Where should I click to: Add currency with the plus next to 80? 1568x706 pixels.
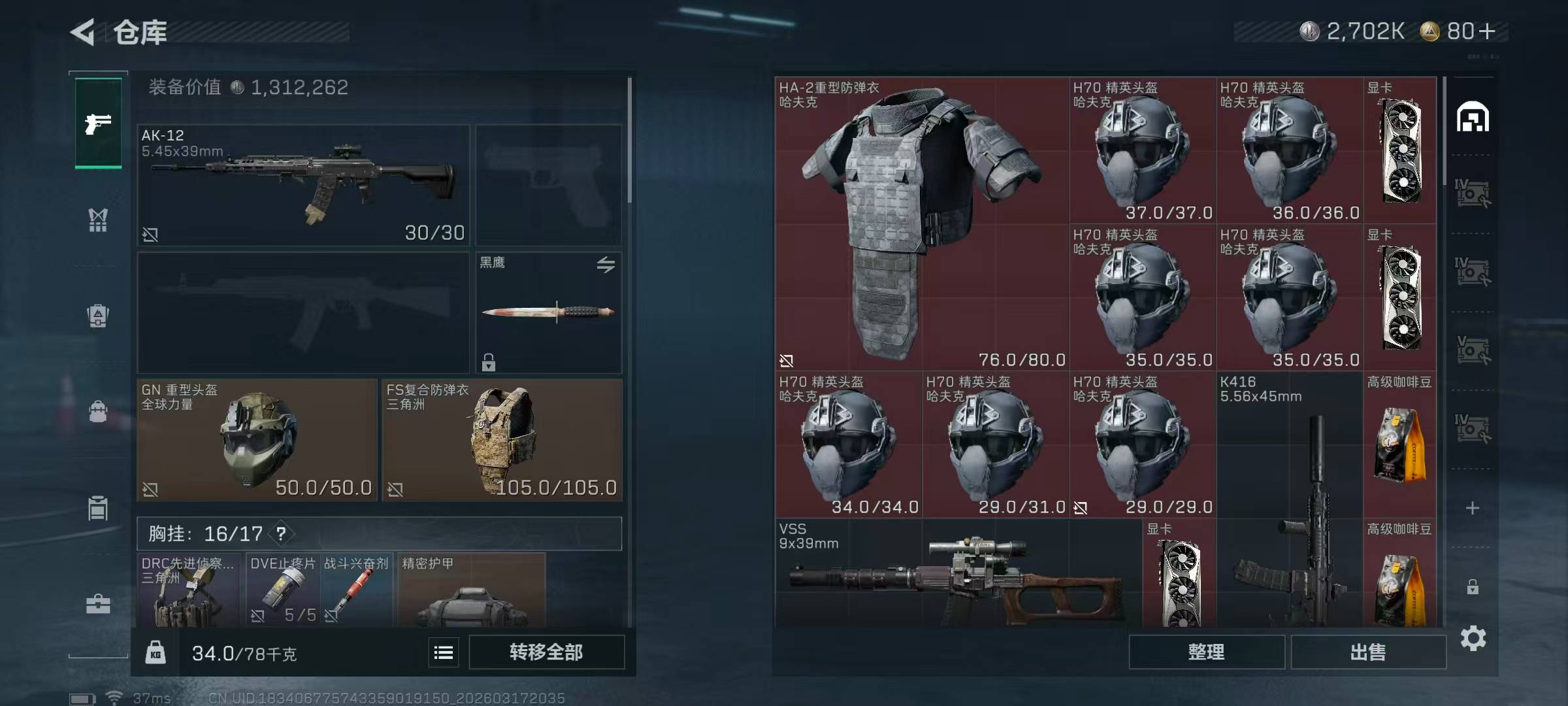(x=1487, y=31)
